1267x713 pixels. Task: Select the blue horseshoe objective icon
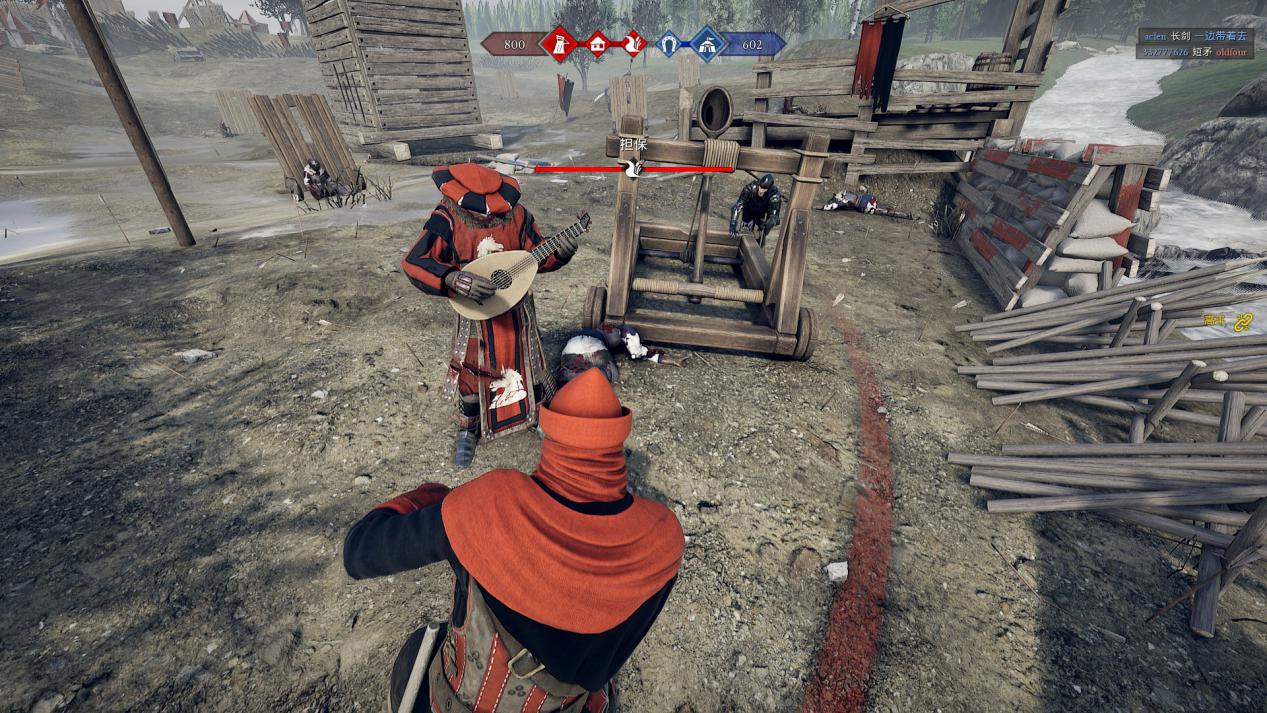click(669, 44)
